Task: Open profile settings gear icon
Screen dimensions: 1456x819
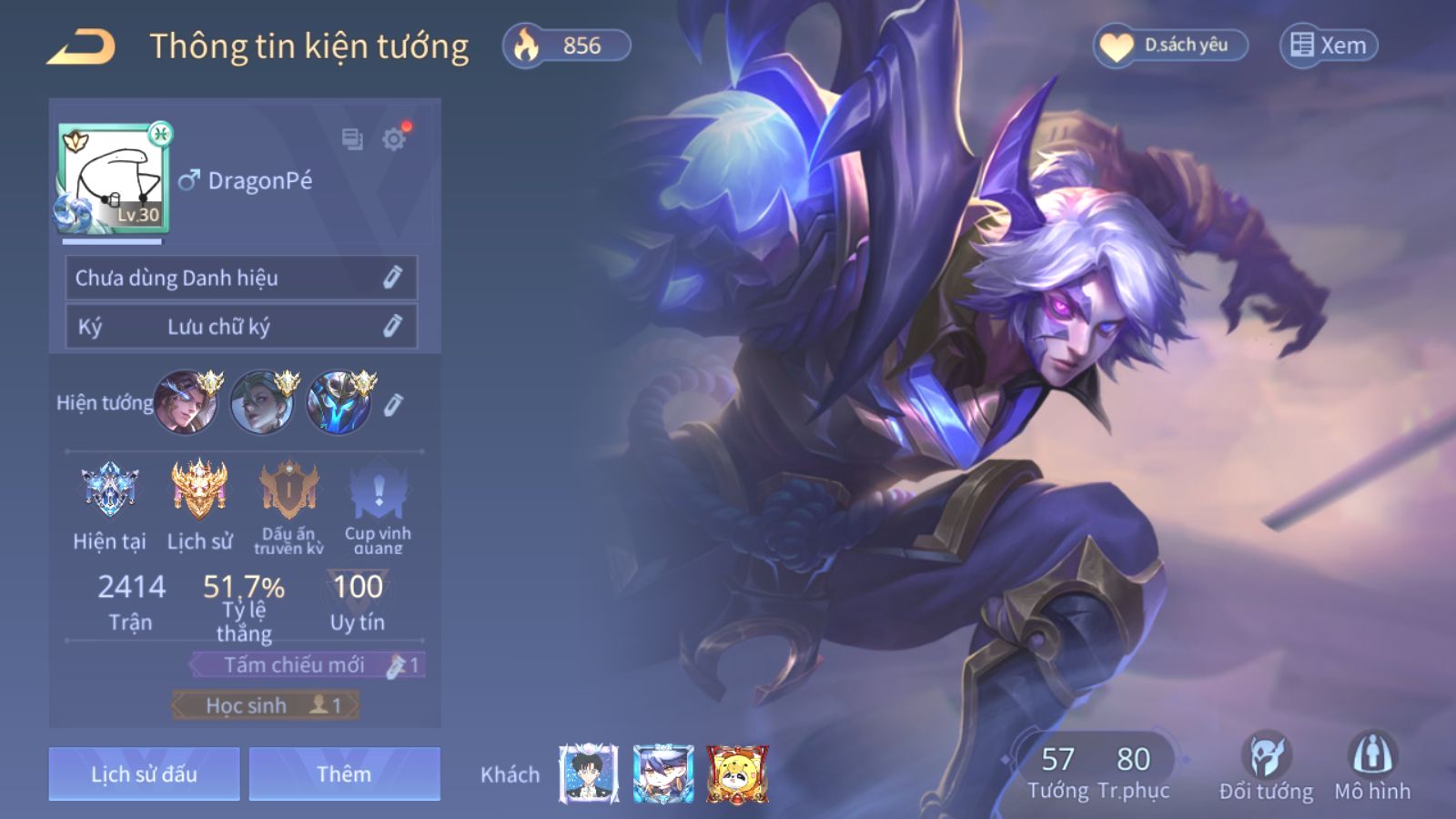Action: [394, 139]
